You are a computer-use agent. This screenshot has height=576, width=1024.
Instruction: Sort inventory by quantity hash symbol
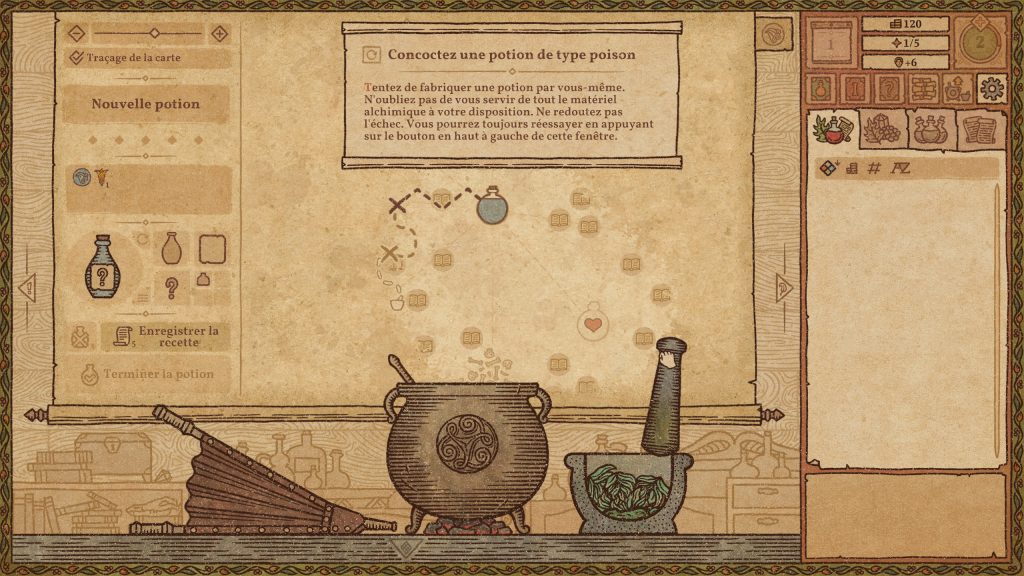pyautogui.click(x=874, y=168)
